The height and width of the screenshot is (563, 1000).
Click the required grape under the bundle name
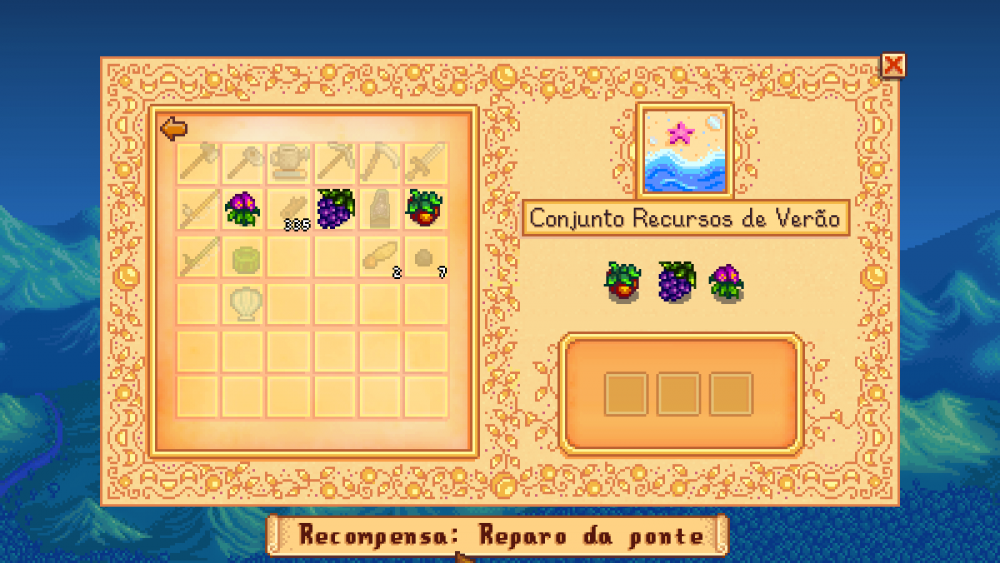(675, 282)
